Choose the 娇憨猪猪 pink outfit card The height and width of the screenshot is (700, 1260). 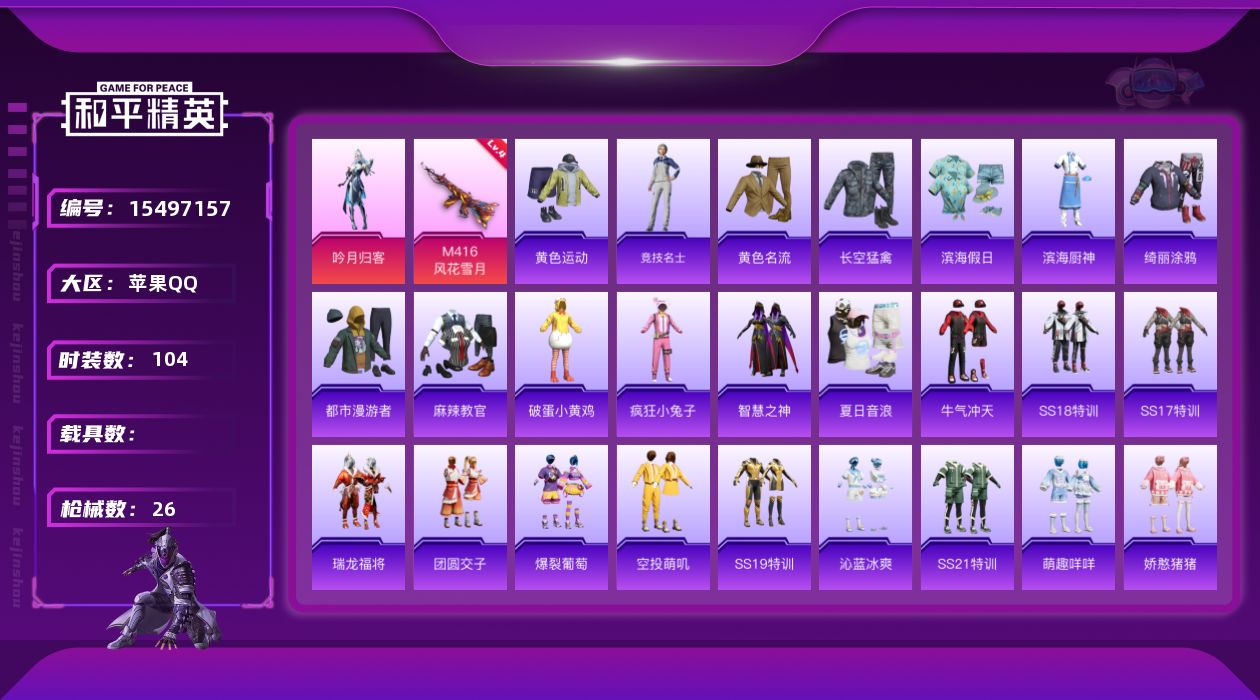(1170, 517)
